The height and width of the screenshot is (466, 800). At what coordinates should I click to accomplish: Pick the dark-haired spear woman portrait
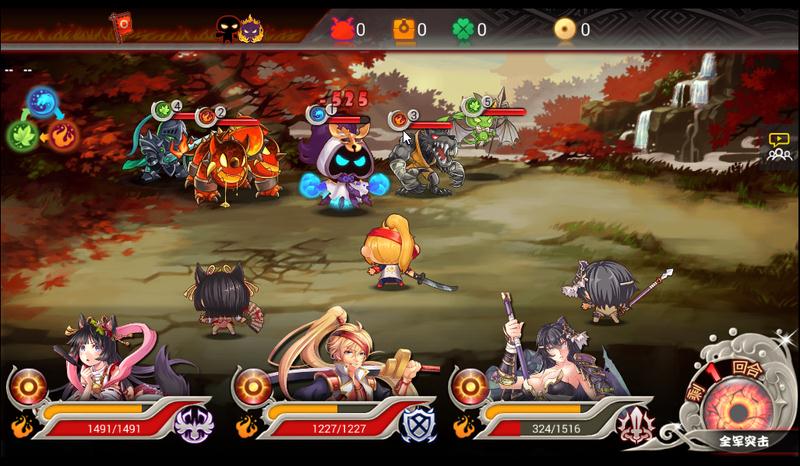550,358
